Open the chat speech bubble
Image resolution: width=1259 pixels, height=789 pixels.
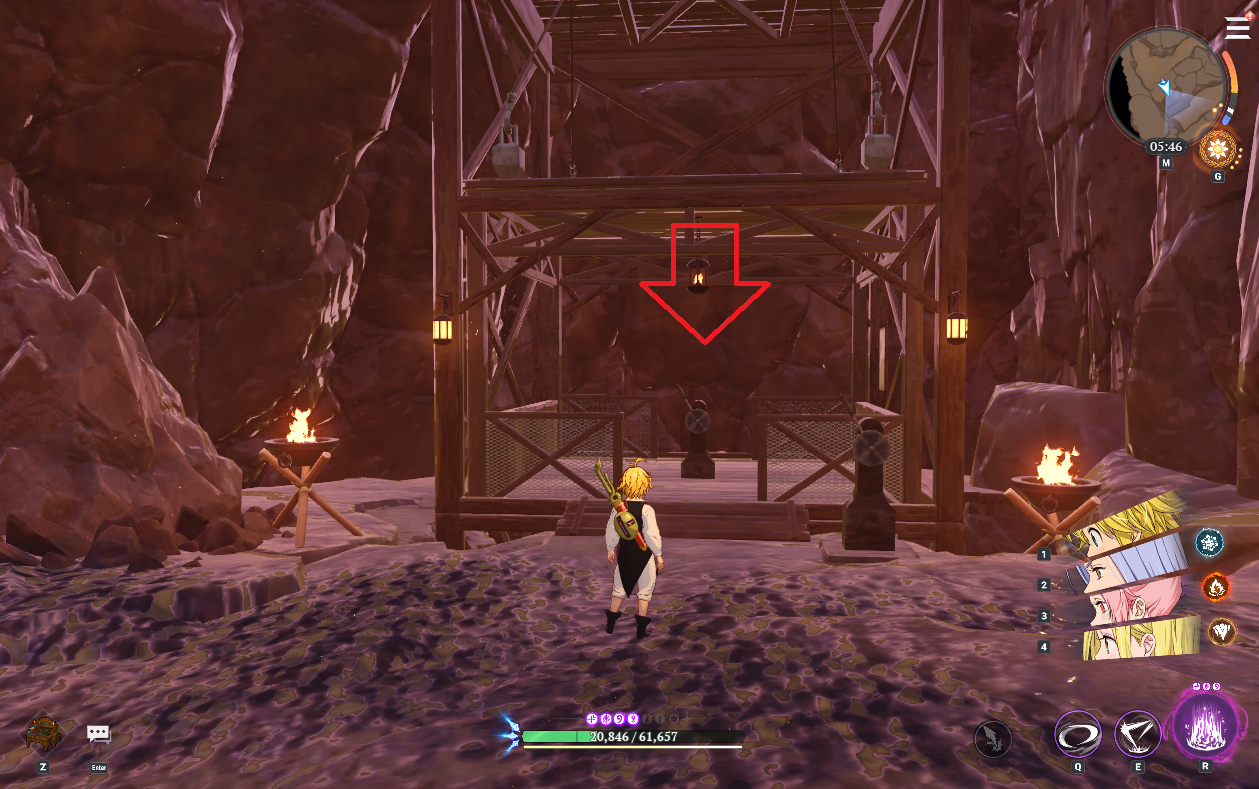coord(98,735)
